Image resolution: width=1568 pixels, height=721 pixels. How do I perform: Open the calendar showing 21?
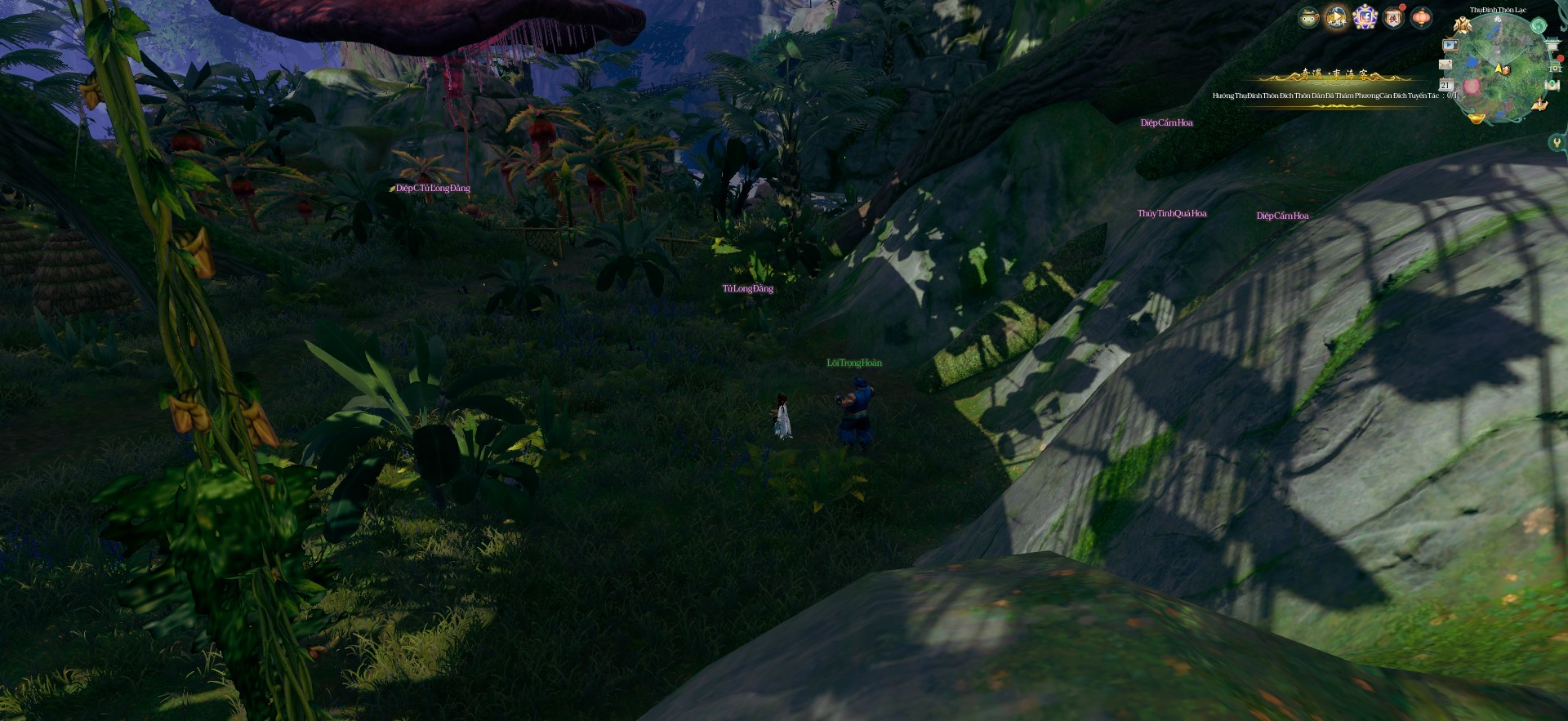pyautogui.click(x=1445, y=85)
